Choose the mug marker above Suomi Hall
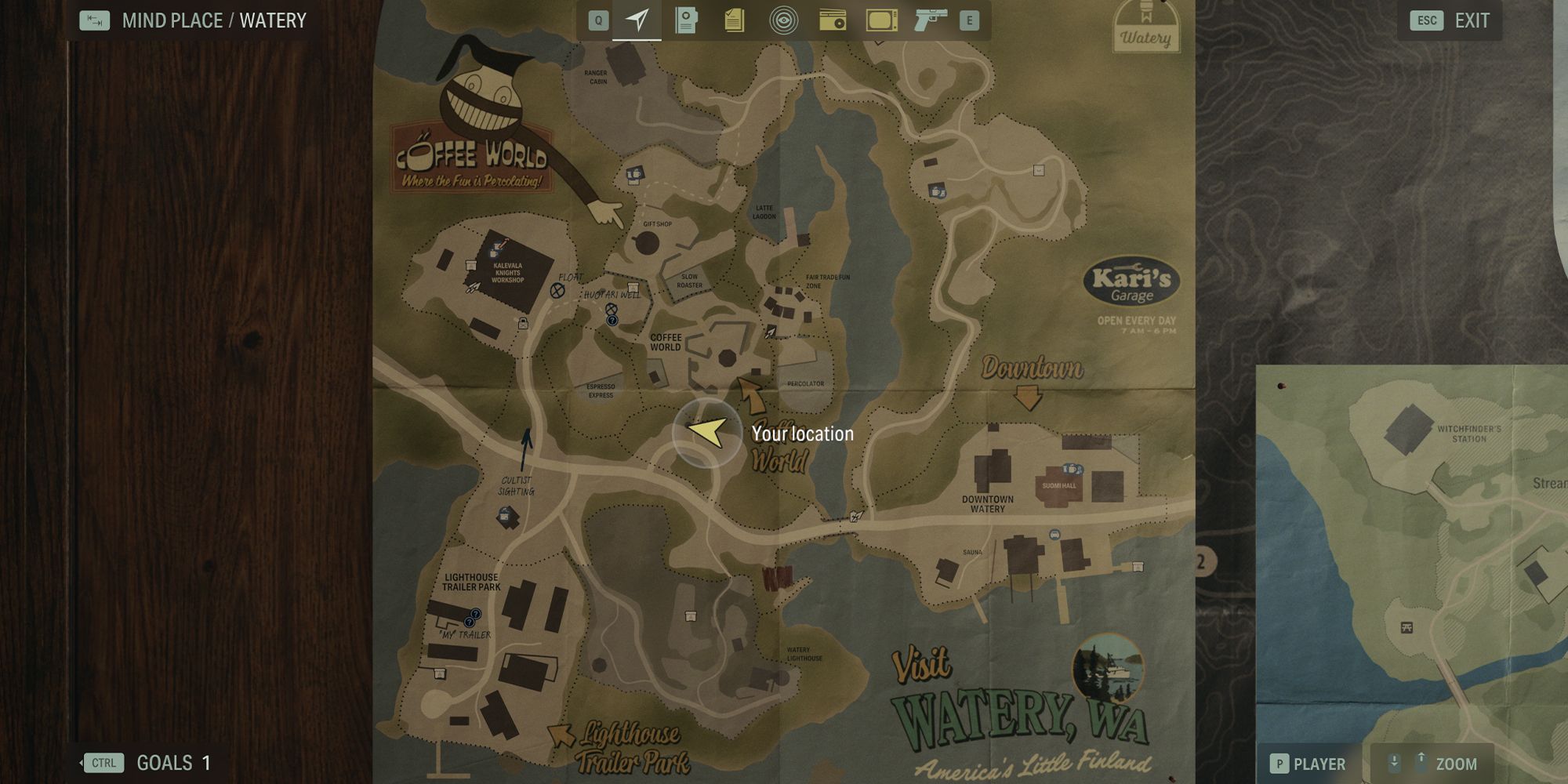This screenshot has height=784, width=1568. 1070,469
